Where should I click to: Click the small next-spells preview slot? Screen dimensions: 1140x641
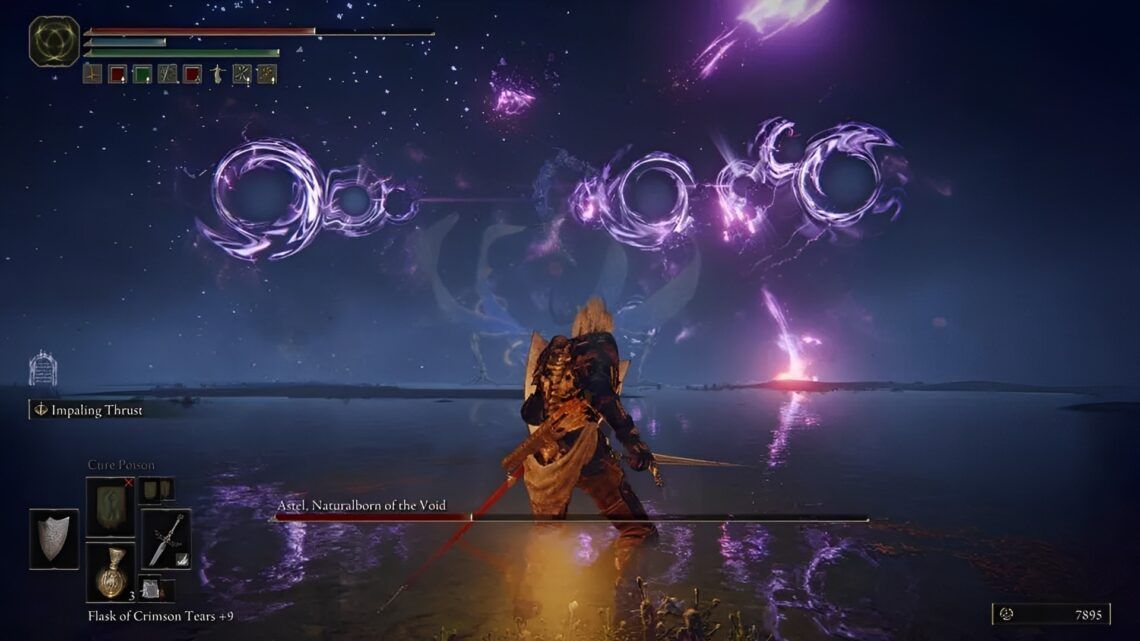click(x=155, y=489)
